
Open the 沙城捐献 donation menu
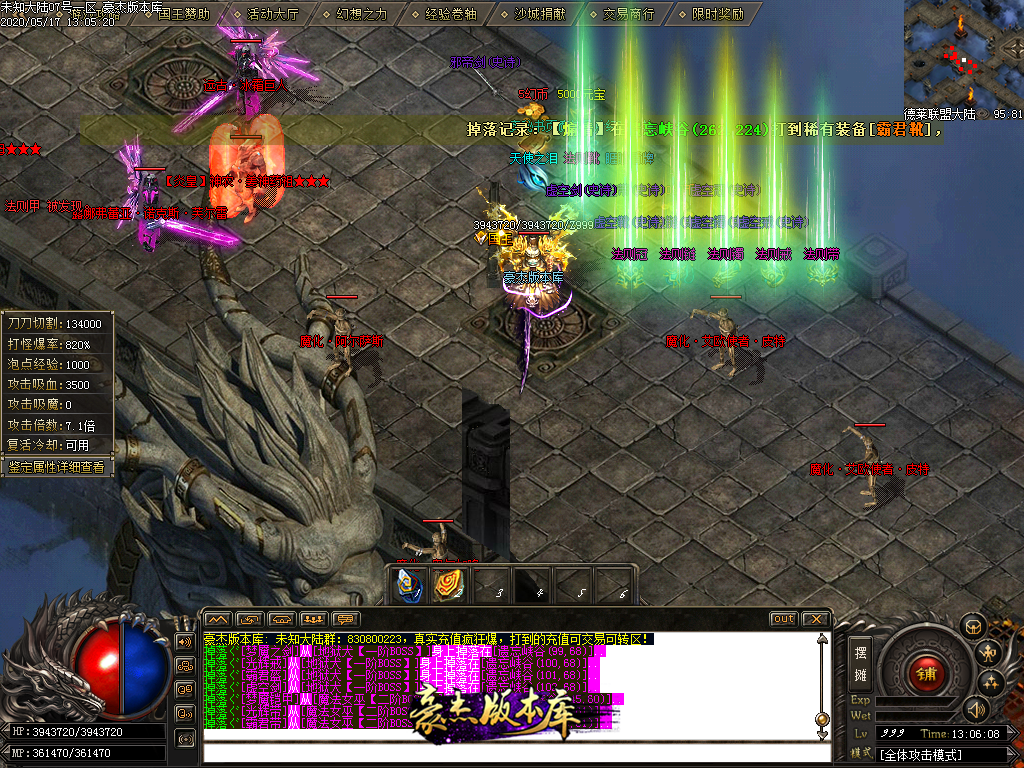coord(540,14)
